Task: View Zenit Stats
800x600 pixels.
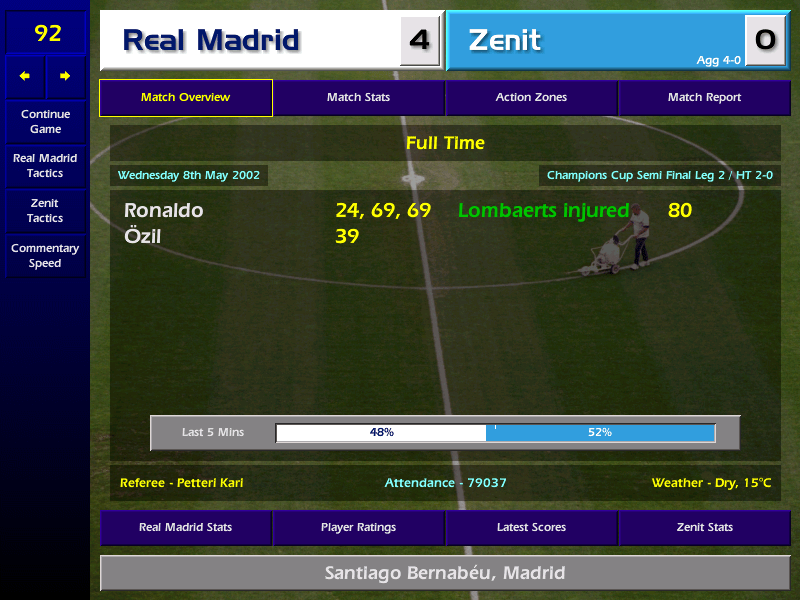Action: coord(704,527)
